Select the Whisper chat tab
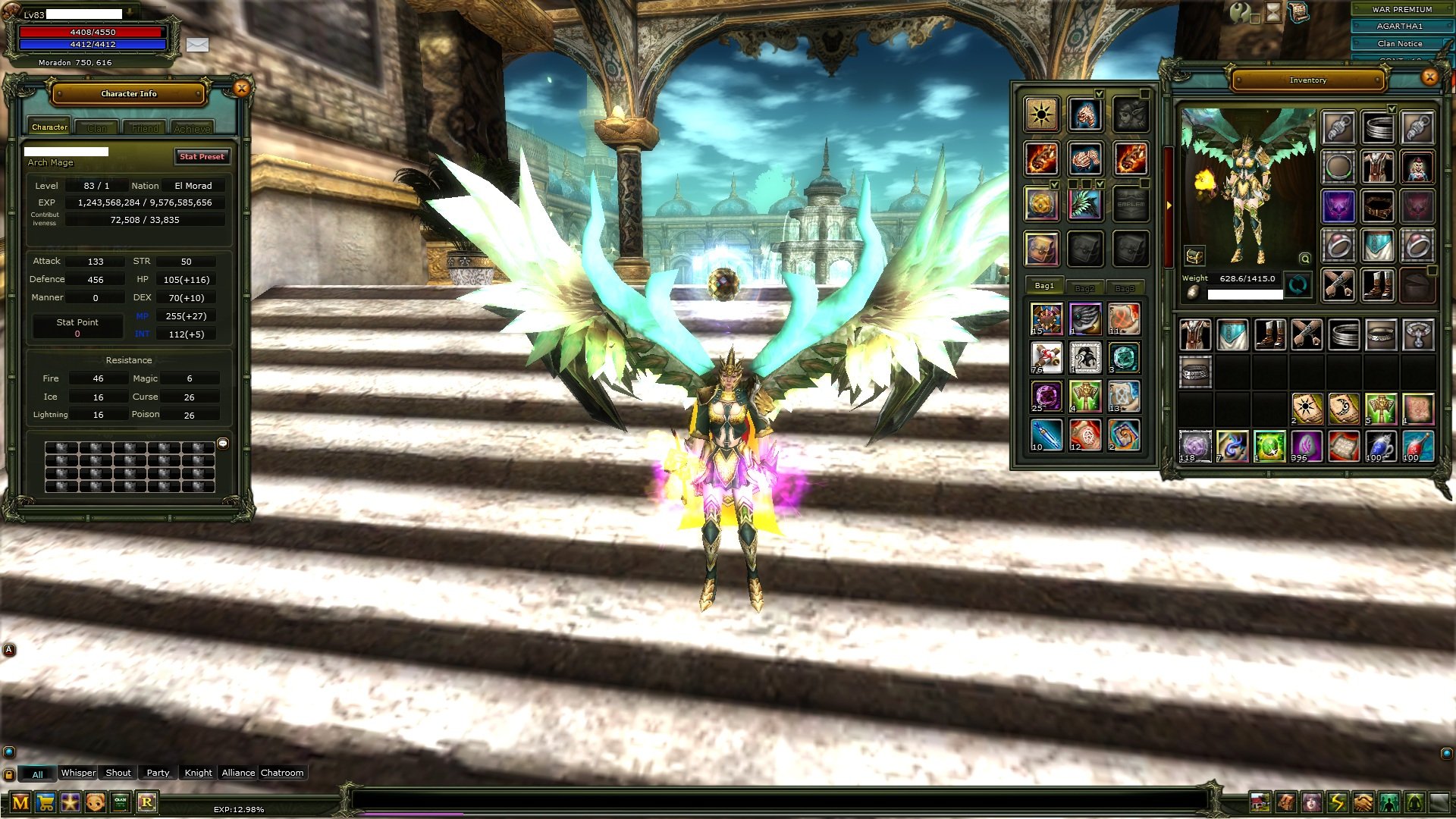 coord(78,773)
